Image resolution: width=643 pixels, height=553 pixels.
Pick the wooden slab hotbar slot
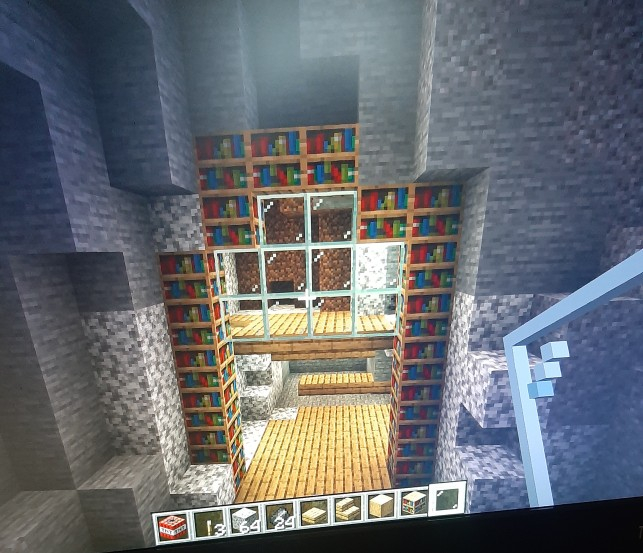click(x=314, y=513)
